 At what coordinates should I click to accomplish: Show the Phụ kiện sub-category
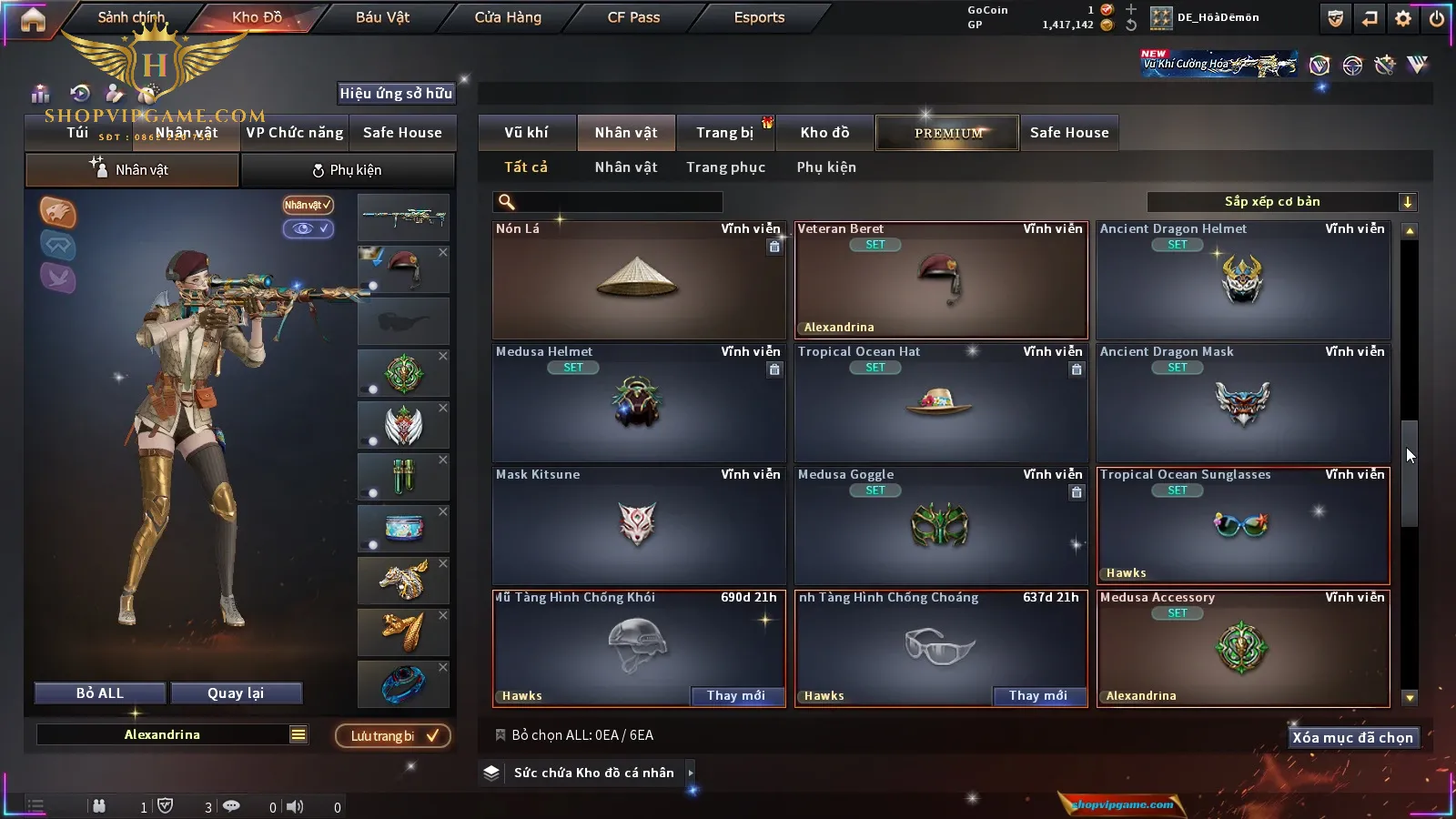[826, 167]
